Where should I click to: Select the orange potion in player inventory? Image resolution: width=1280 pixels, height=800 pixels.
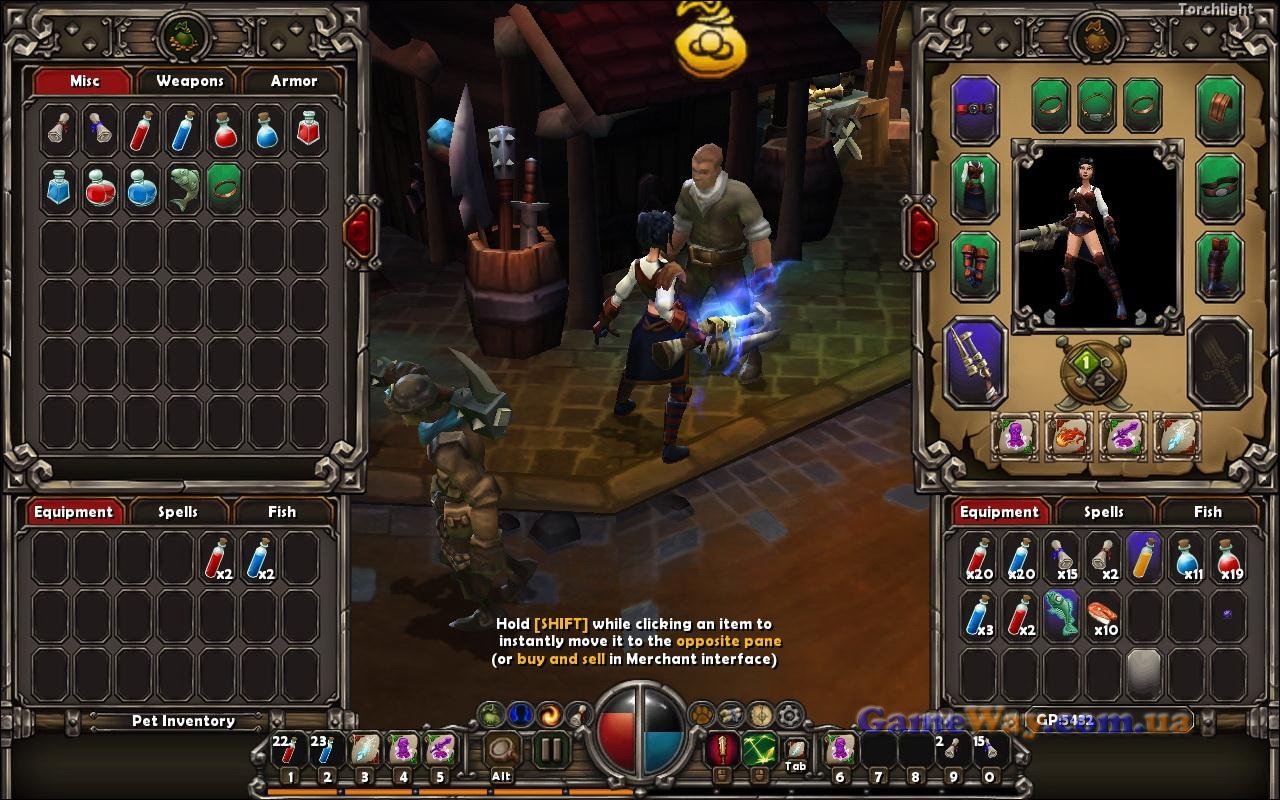tap(1144, 557)
